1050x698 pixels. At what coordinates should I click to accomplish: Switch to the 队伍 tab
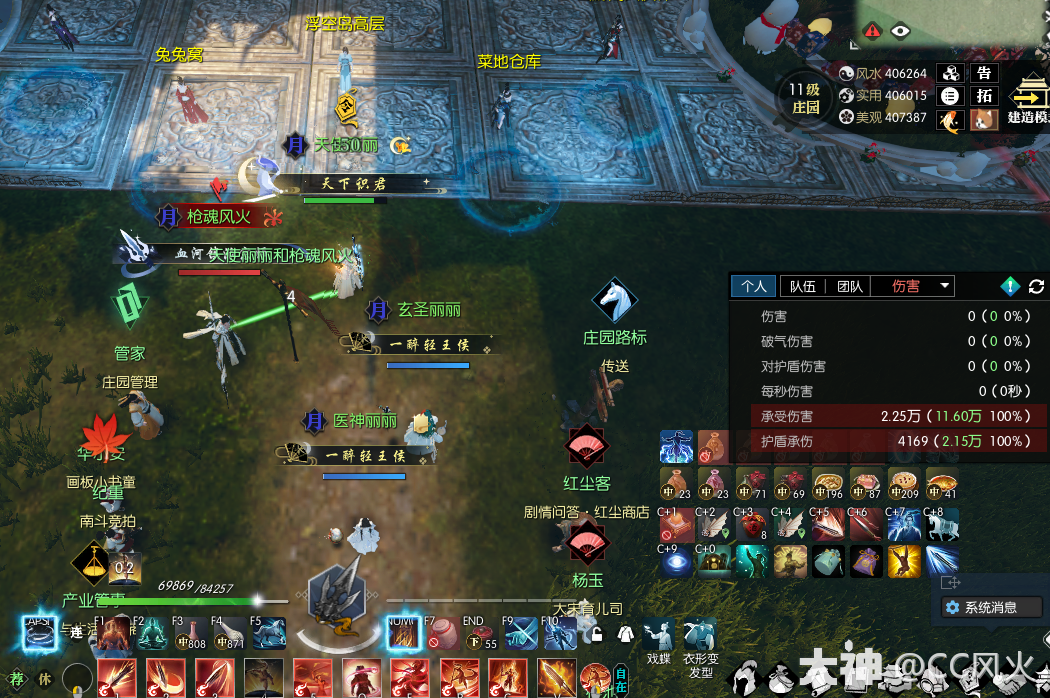802,286
